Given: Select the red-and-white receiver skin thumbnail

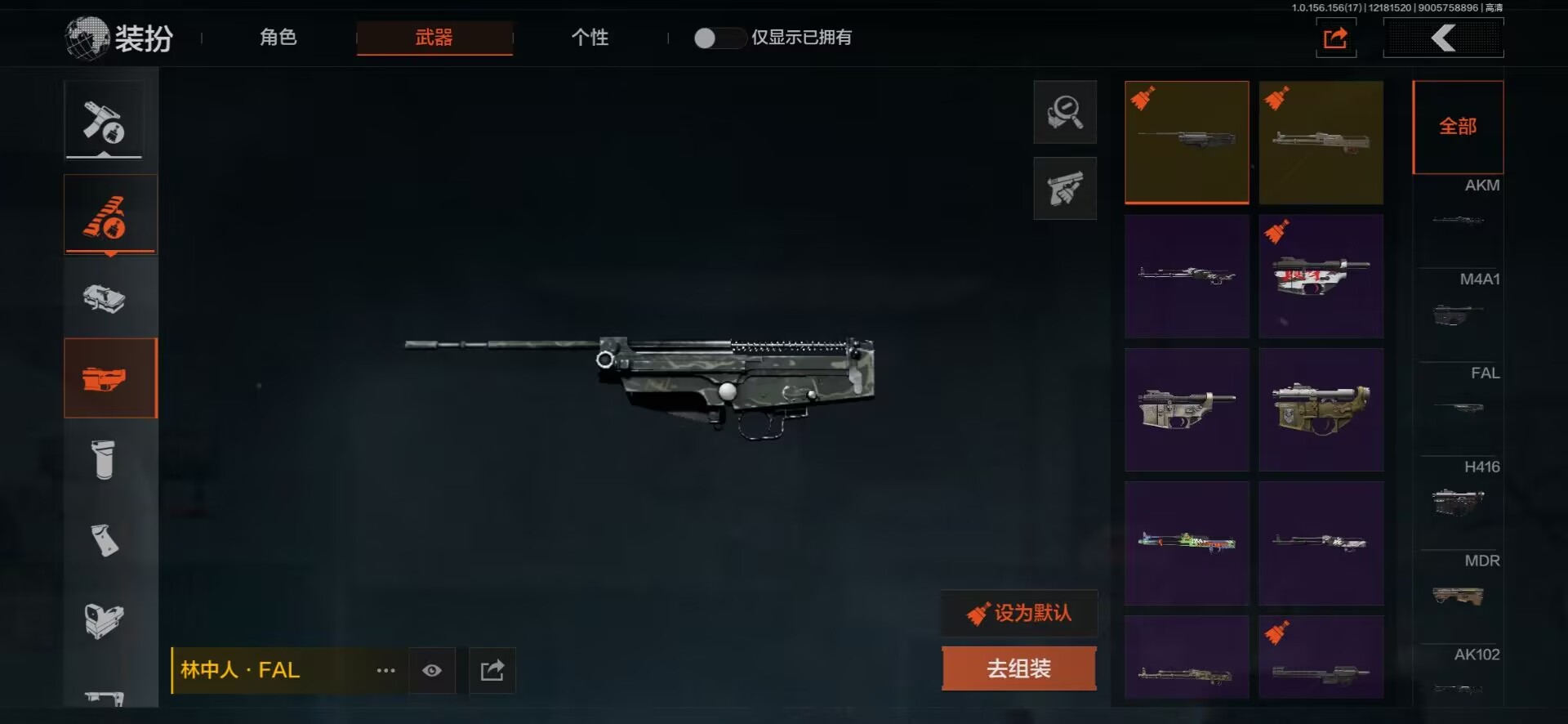Looking at the screenshot, I should click(x=1321, y=276).
